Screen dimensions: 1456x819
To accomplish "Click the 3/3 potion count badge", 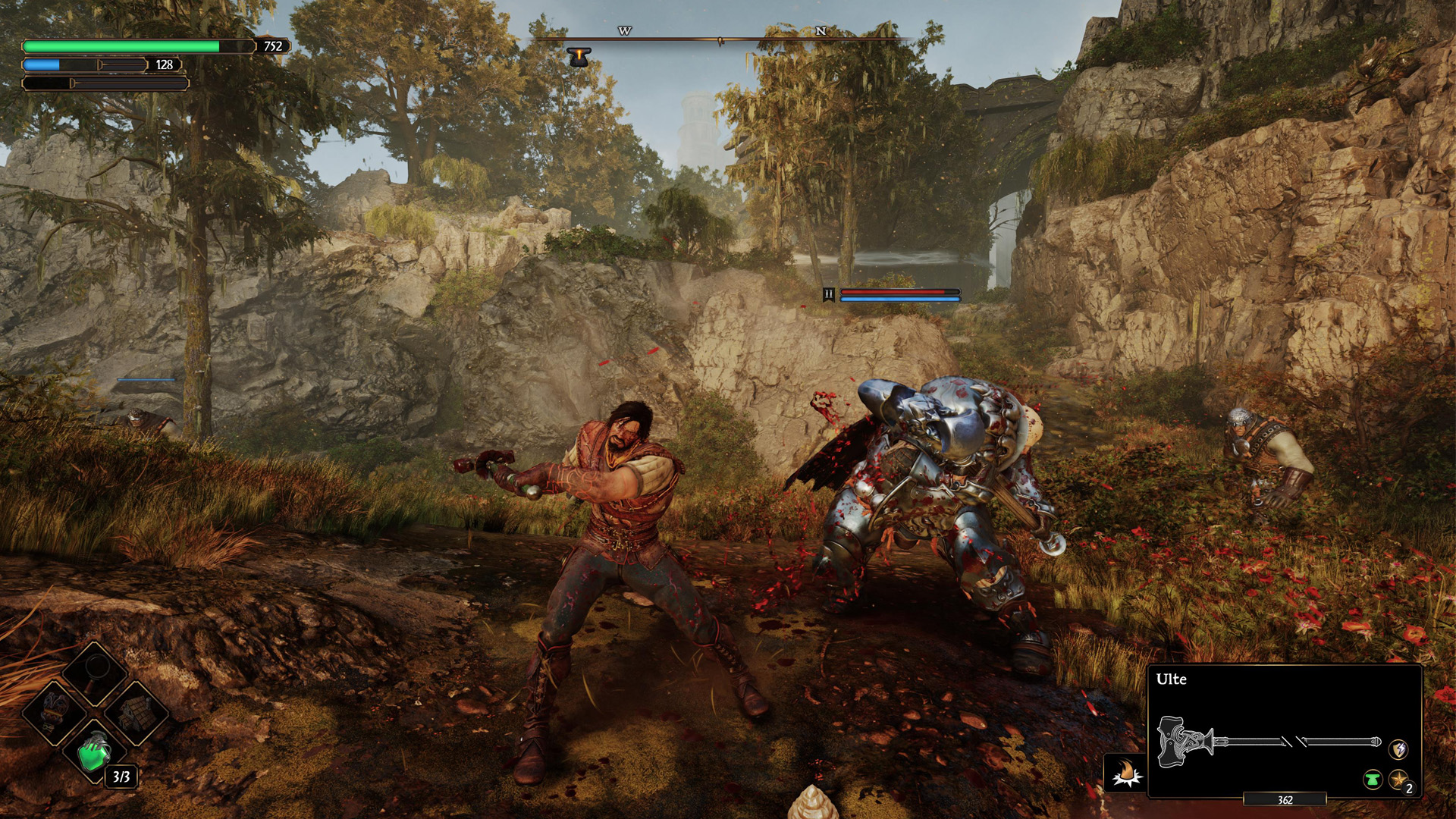I will pyautogui.click(x=121, y=777).
